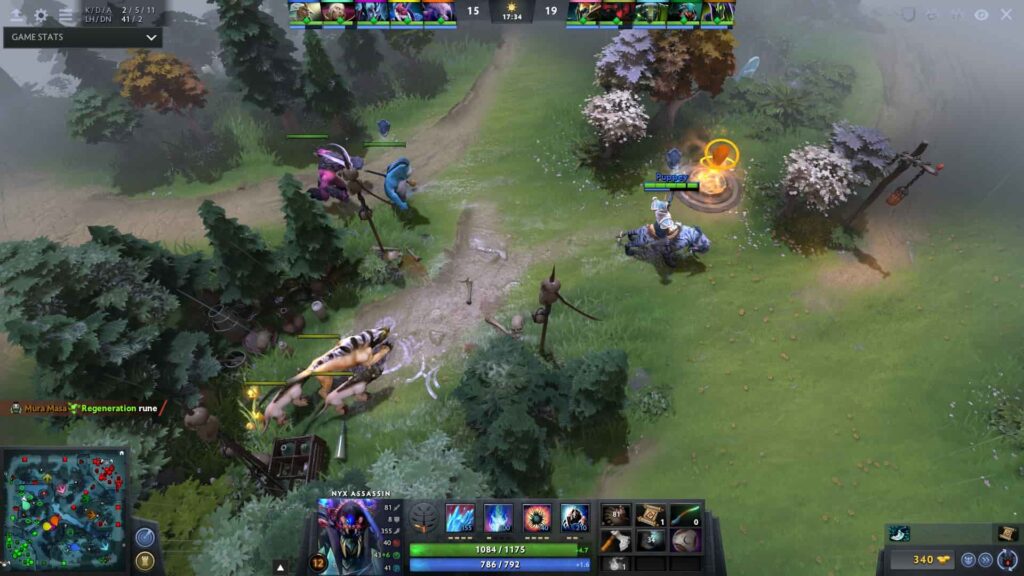1024x576 pixels.
Task: Open the talent tree icon
Action: click(423, 517)
